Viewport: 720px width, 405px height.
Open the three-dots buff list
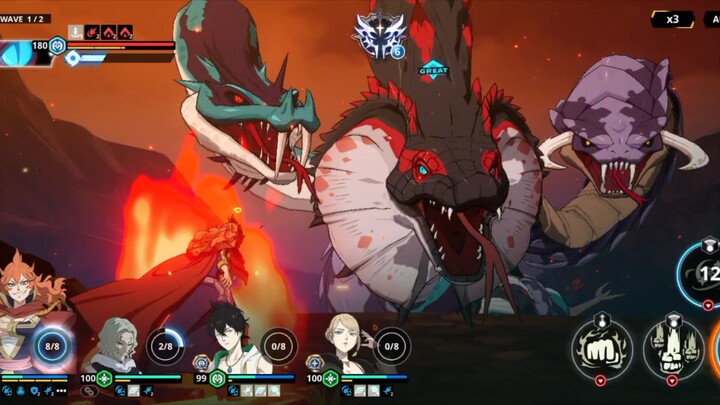coord(61,391)
